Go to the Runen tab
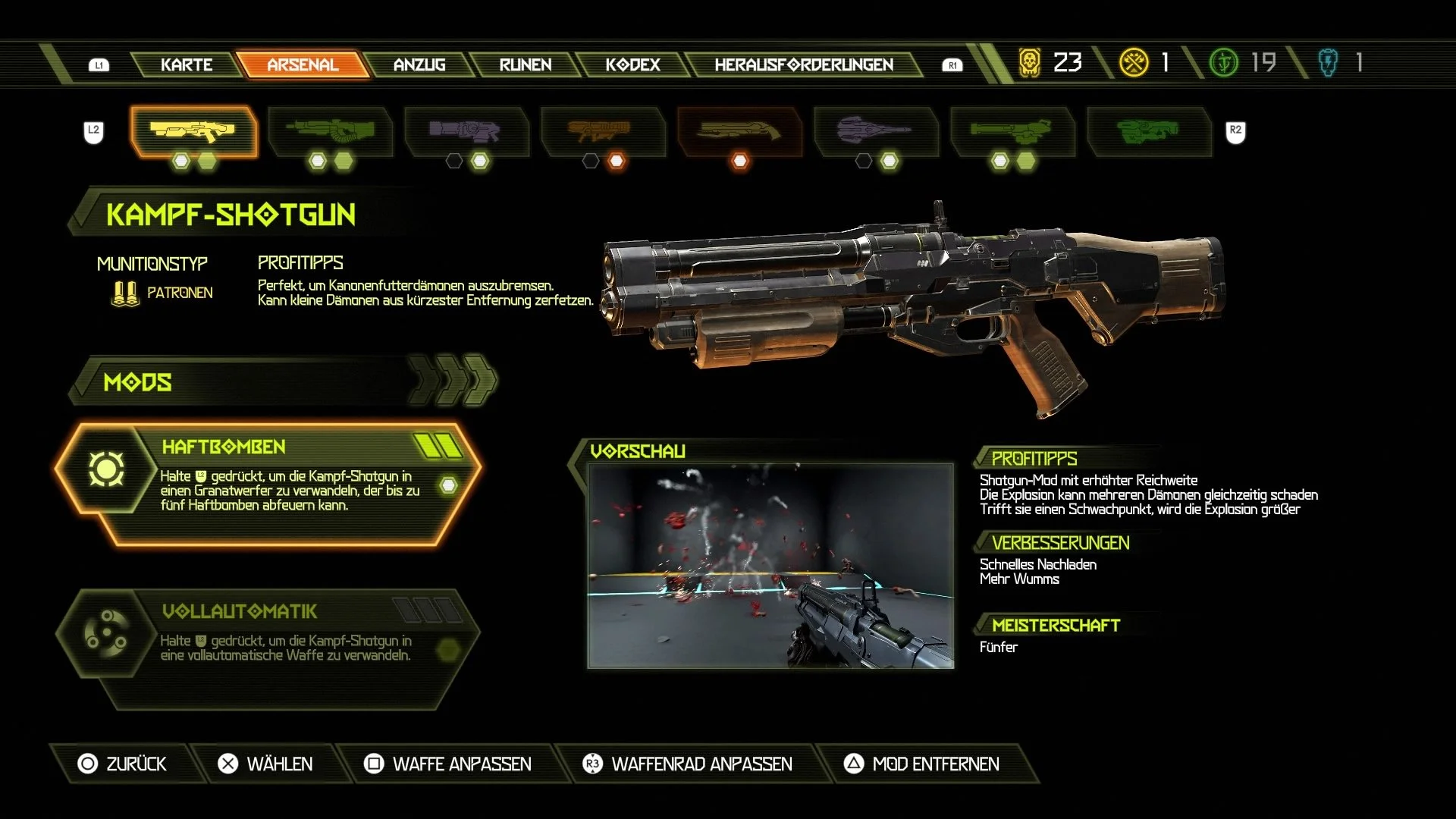This screenshot has width=1456, height=819. coord(526,64)
